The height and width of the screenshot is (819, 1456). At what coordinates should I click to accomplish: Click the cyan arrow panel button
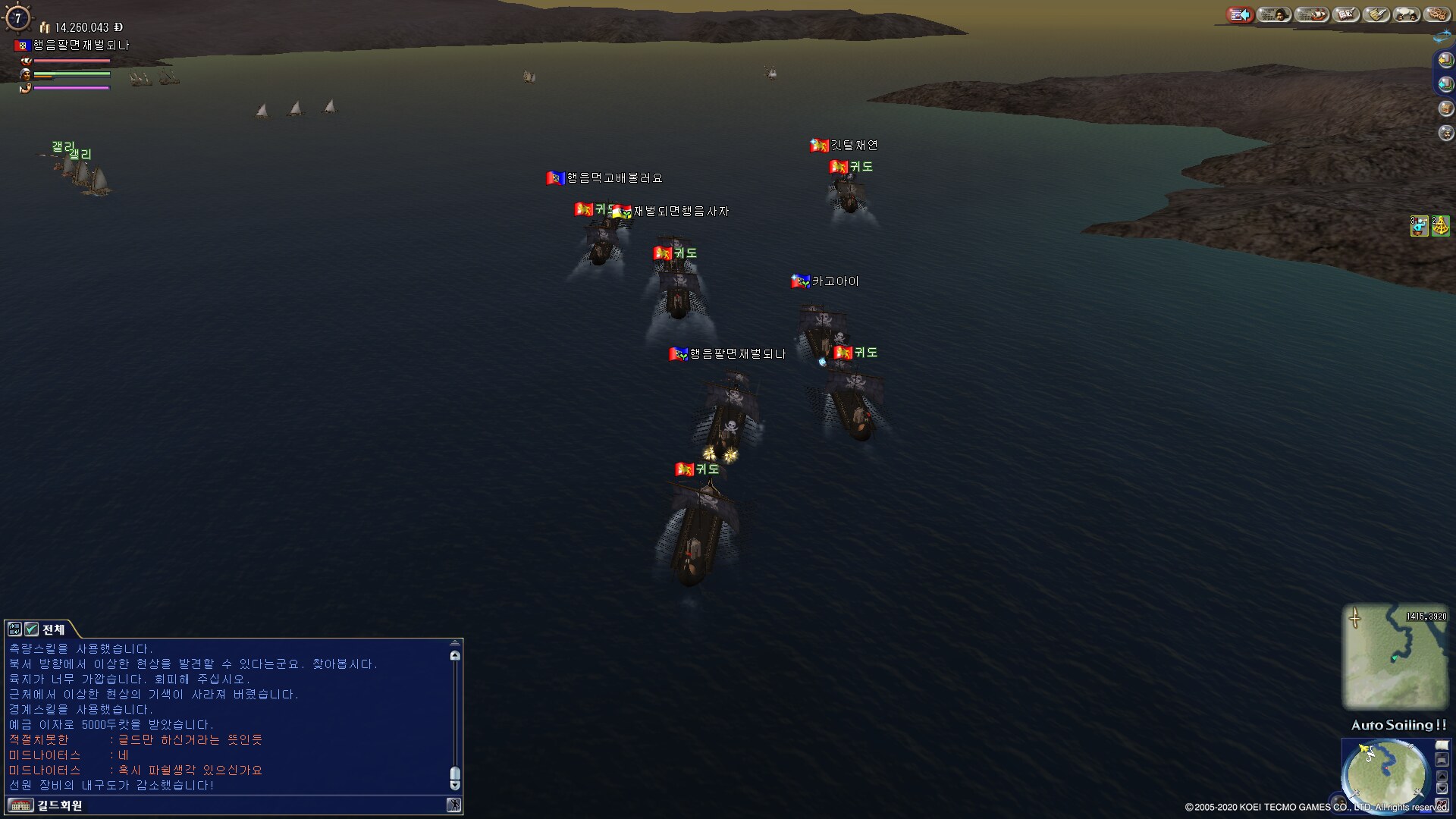point(1445,84)
